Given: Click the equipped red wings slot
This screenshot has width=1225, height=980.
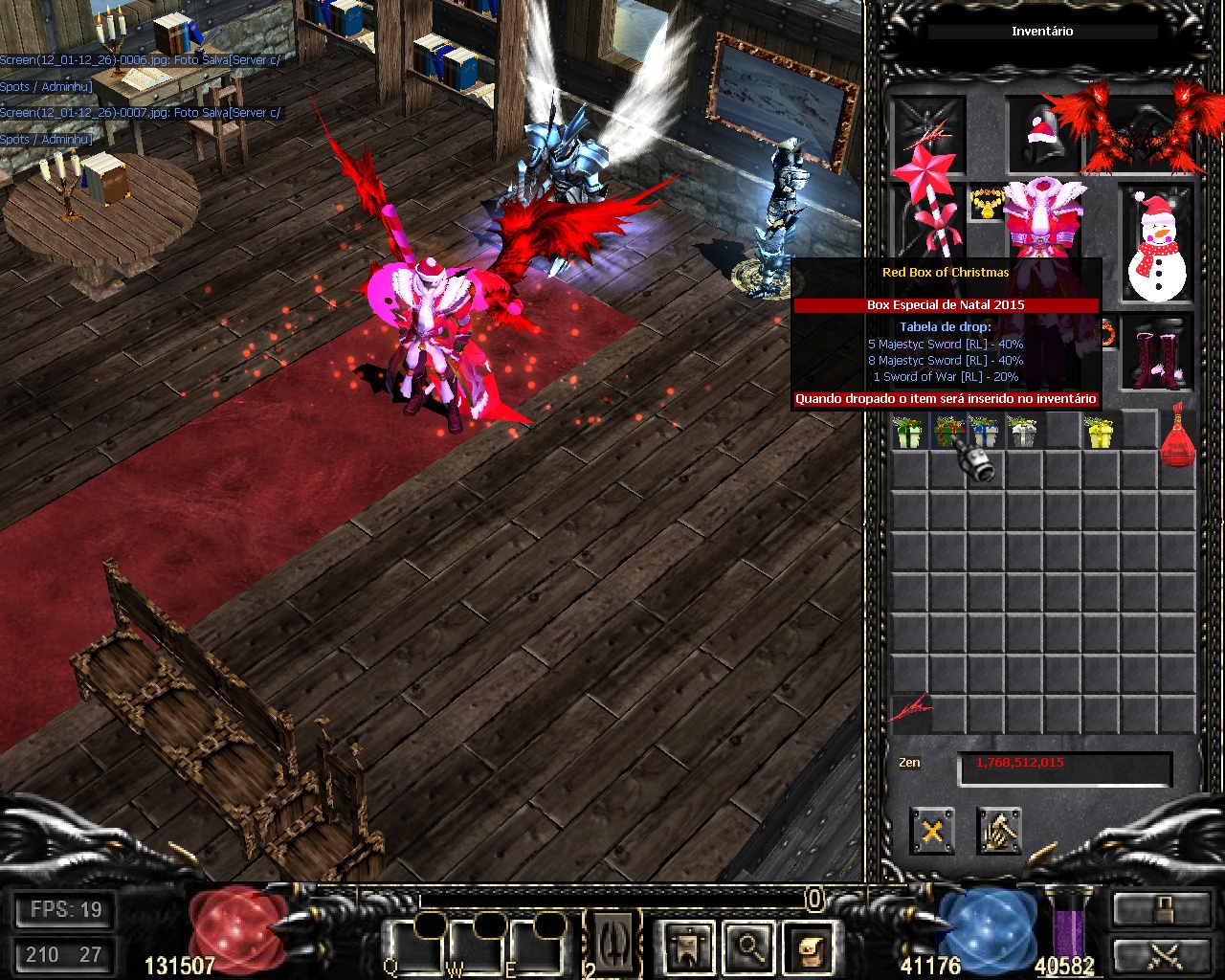Looking at the screenshot, I should [x=1139, y=129].
